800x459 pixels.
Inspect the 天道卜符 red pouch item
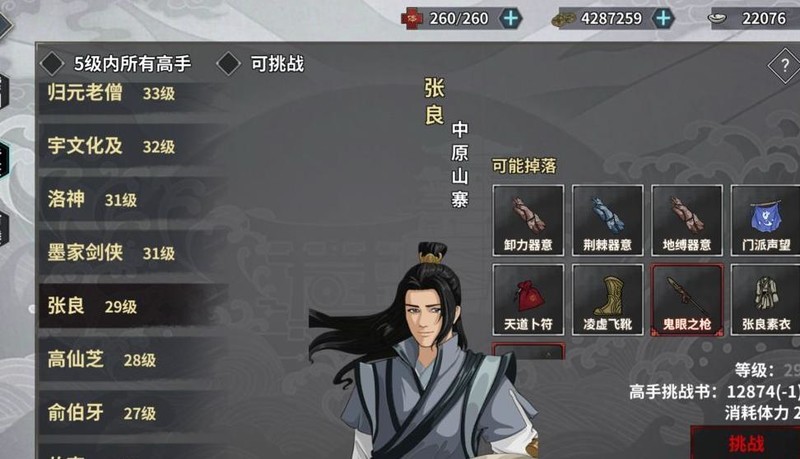point(527,299)
